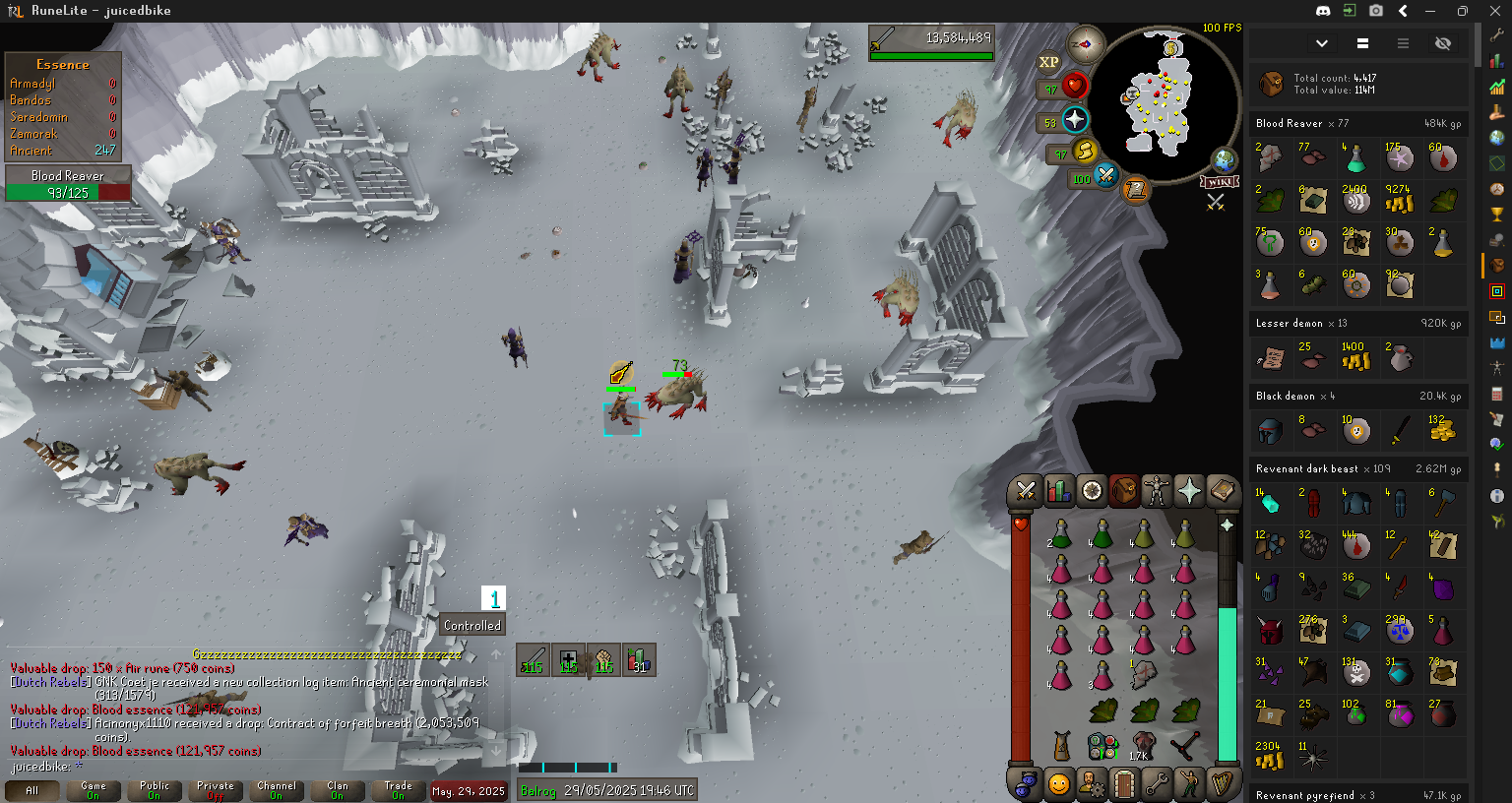
Task: Click the compass to face north
Action: click(x=1087, y=43)
